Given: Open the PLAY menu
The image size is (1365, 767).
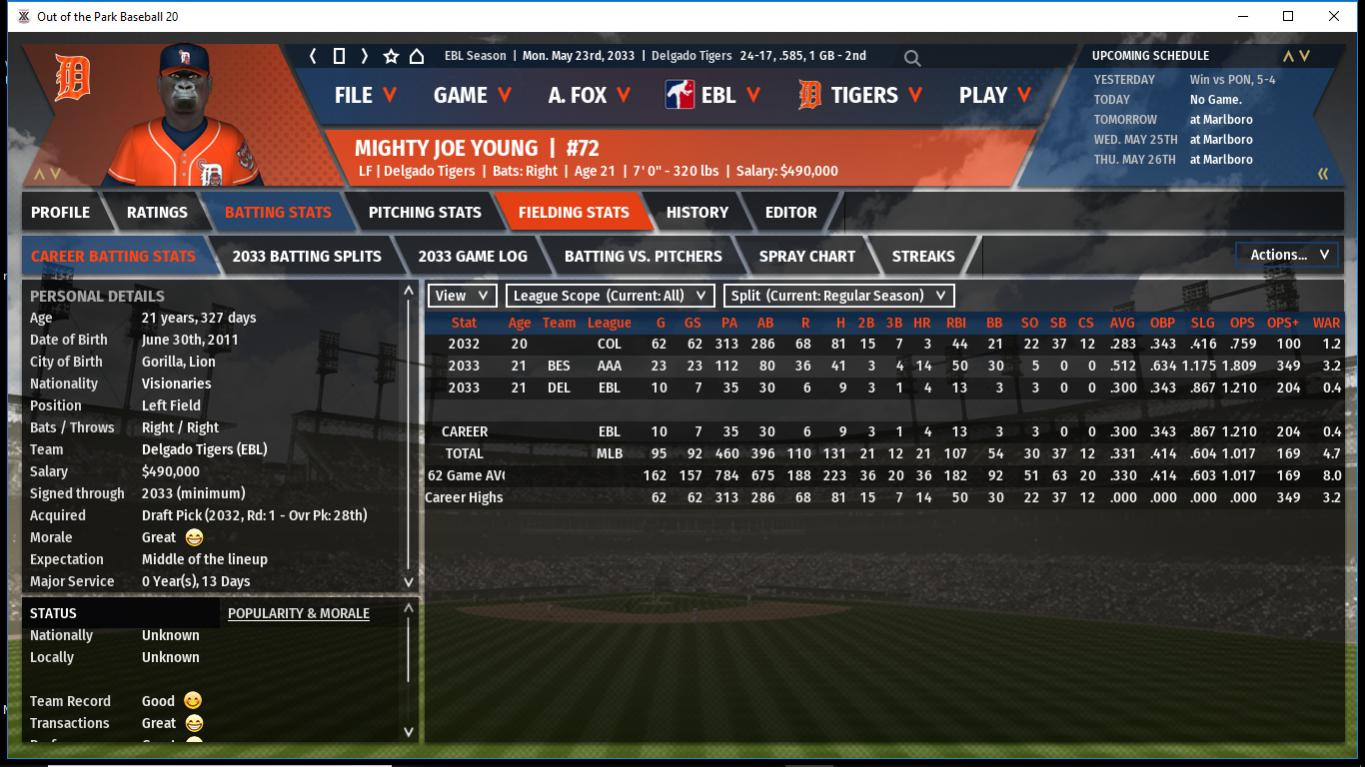Looking at the screenshot, I should (995, 95).
